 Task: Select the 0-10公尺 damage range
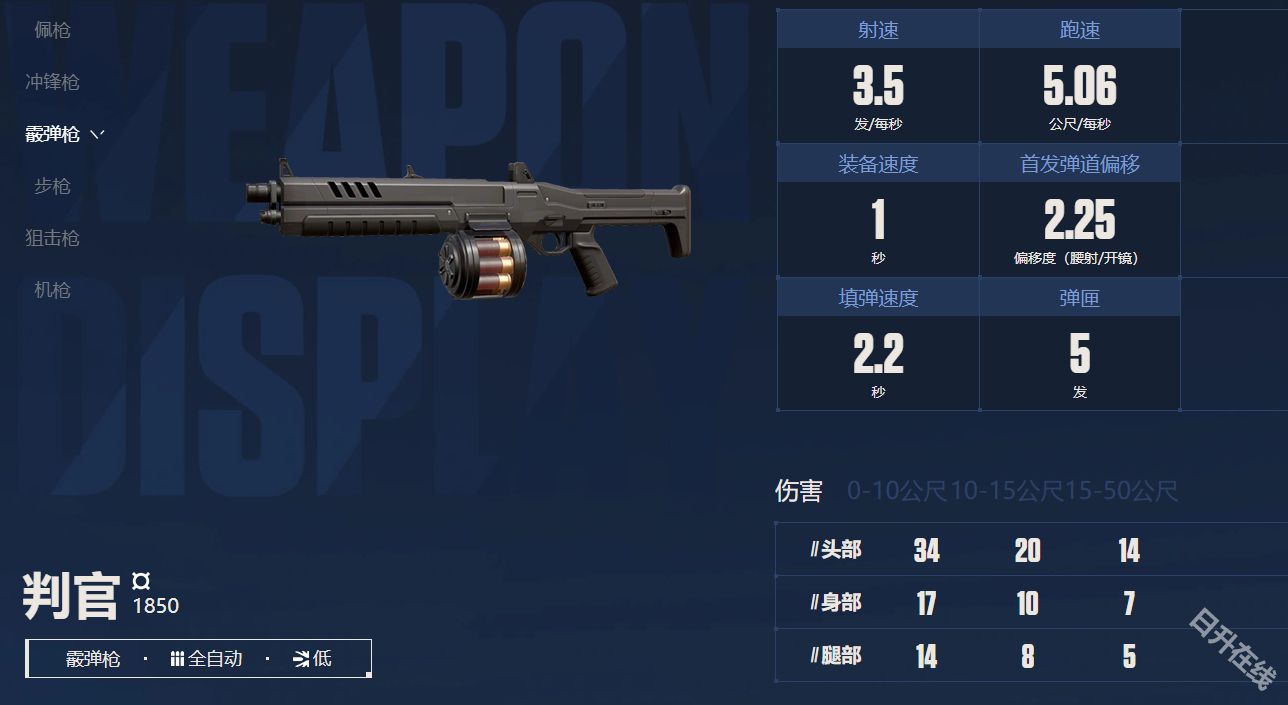coord(896,491)
